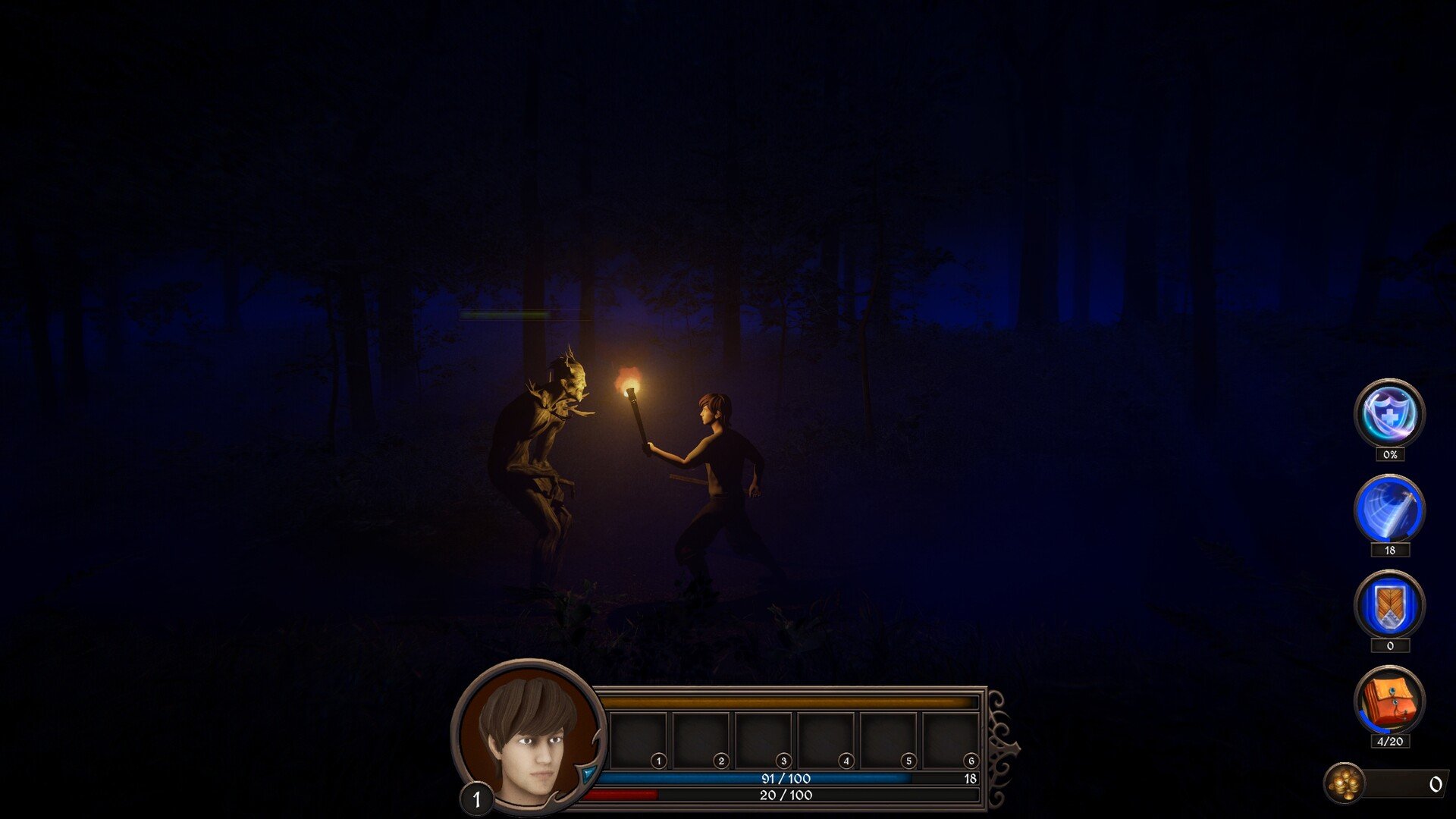1456x819 pixels.
Task: Choose hotbar slot number 3
Action: point(764,740)
